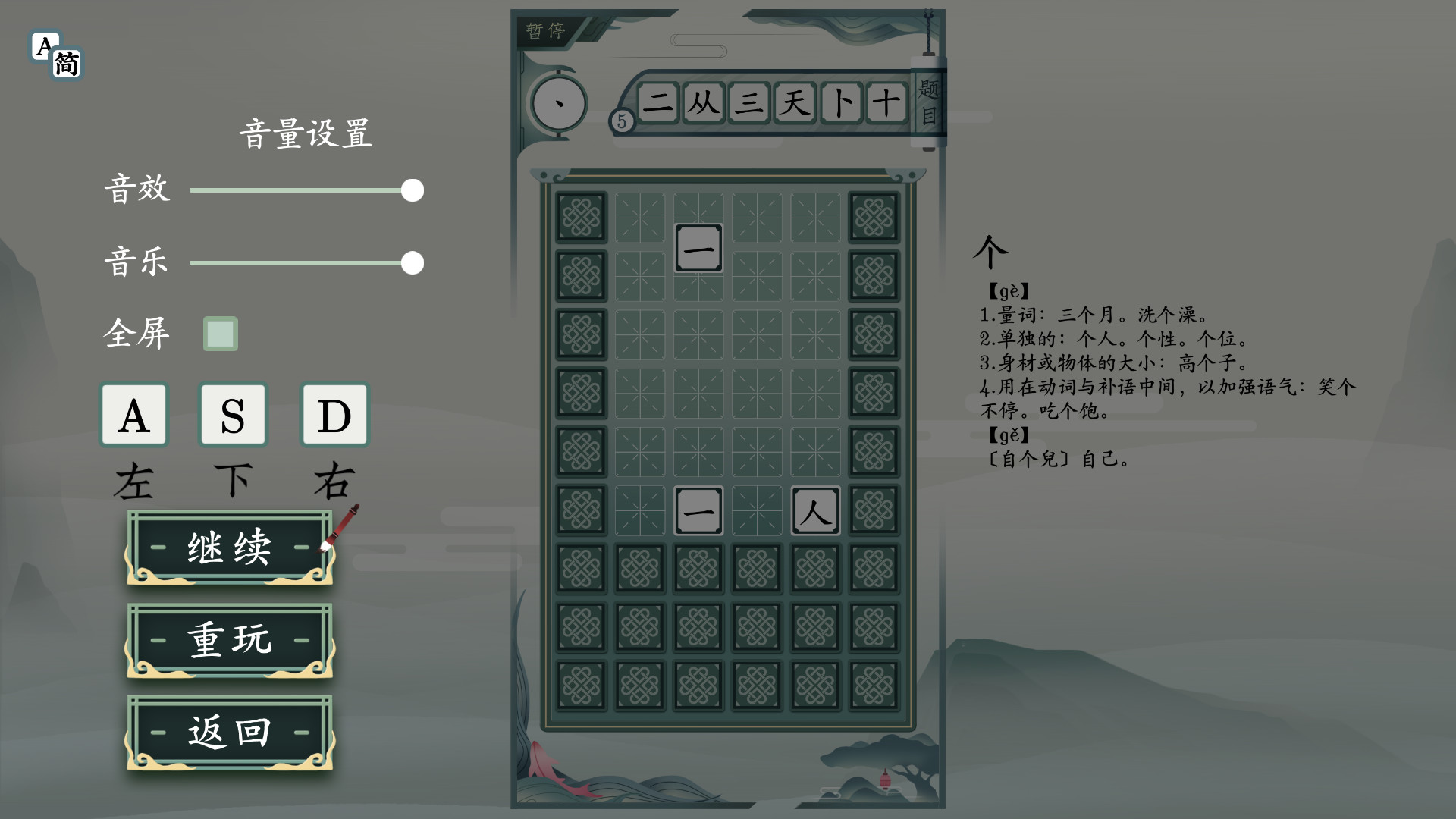Screen dimensions: 1456x819
Task: Enable the 全屏 fullscreen checkbox
Action: tap(220, 334)
